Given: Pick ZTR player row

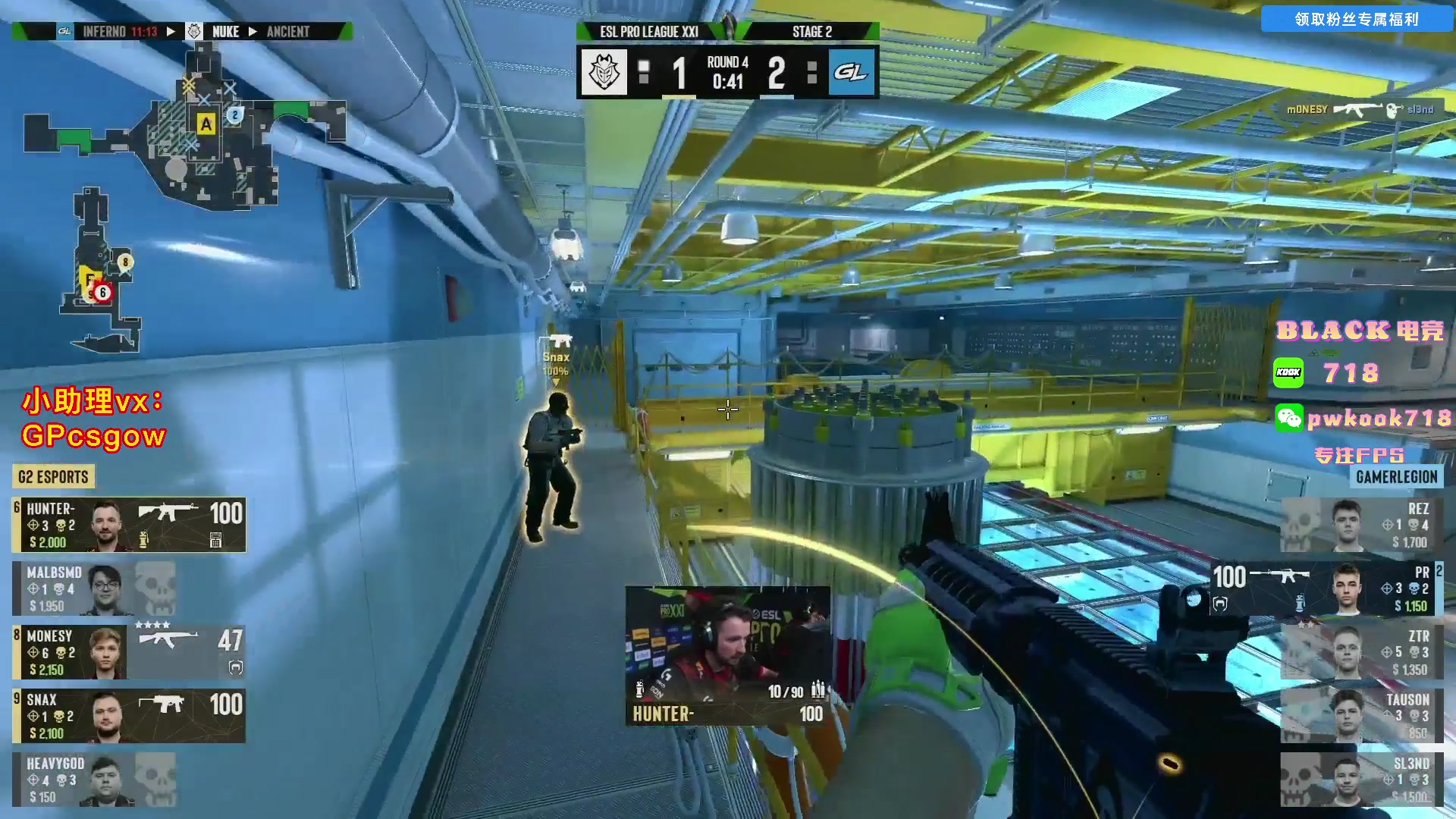Looking at the screenshot, I should pos(1362,652).
